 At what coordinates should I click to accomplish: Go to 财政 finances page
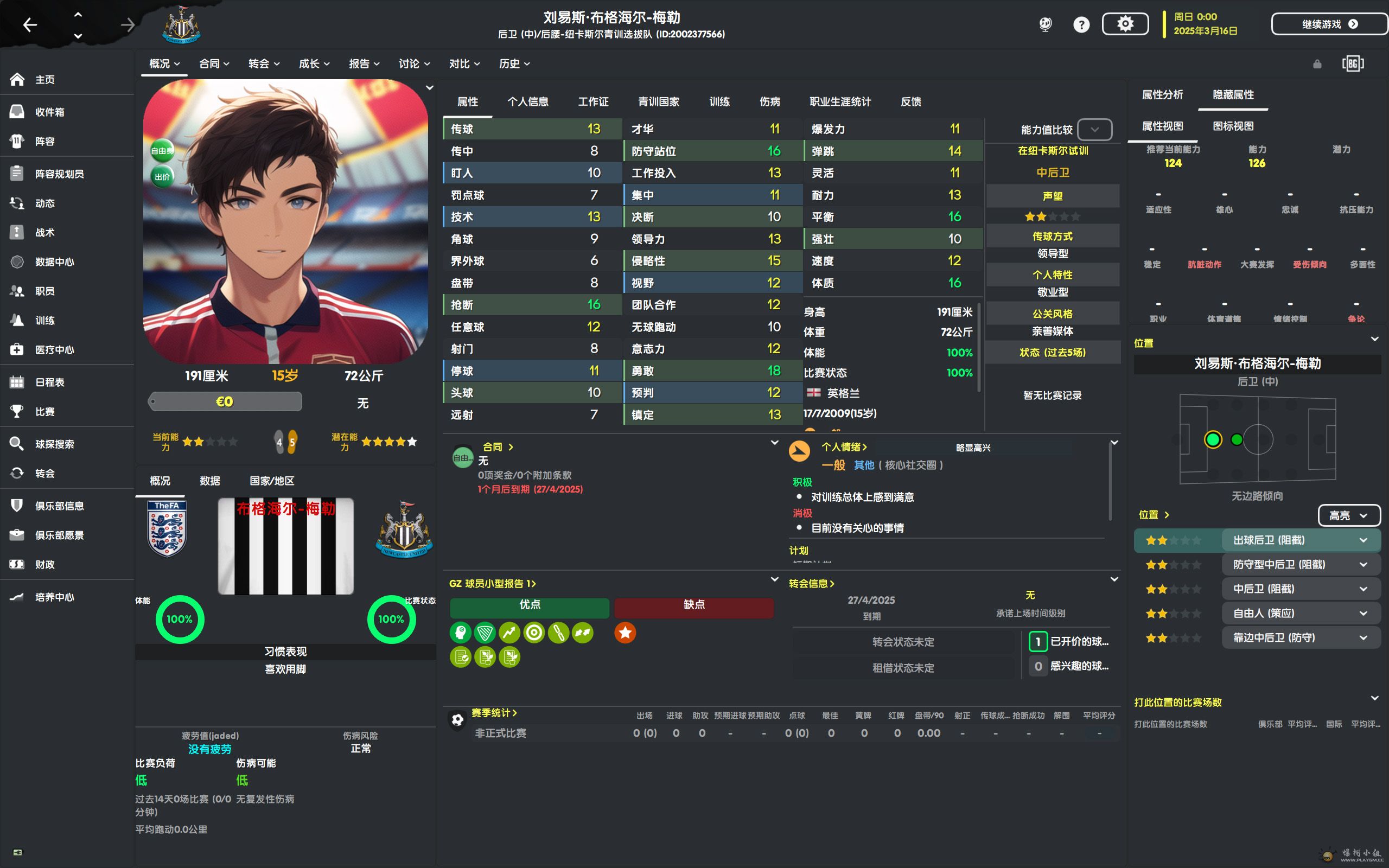(x=45, y=564)
